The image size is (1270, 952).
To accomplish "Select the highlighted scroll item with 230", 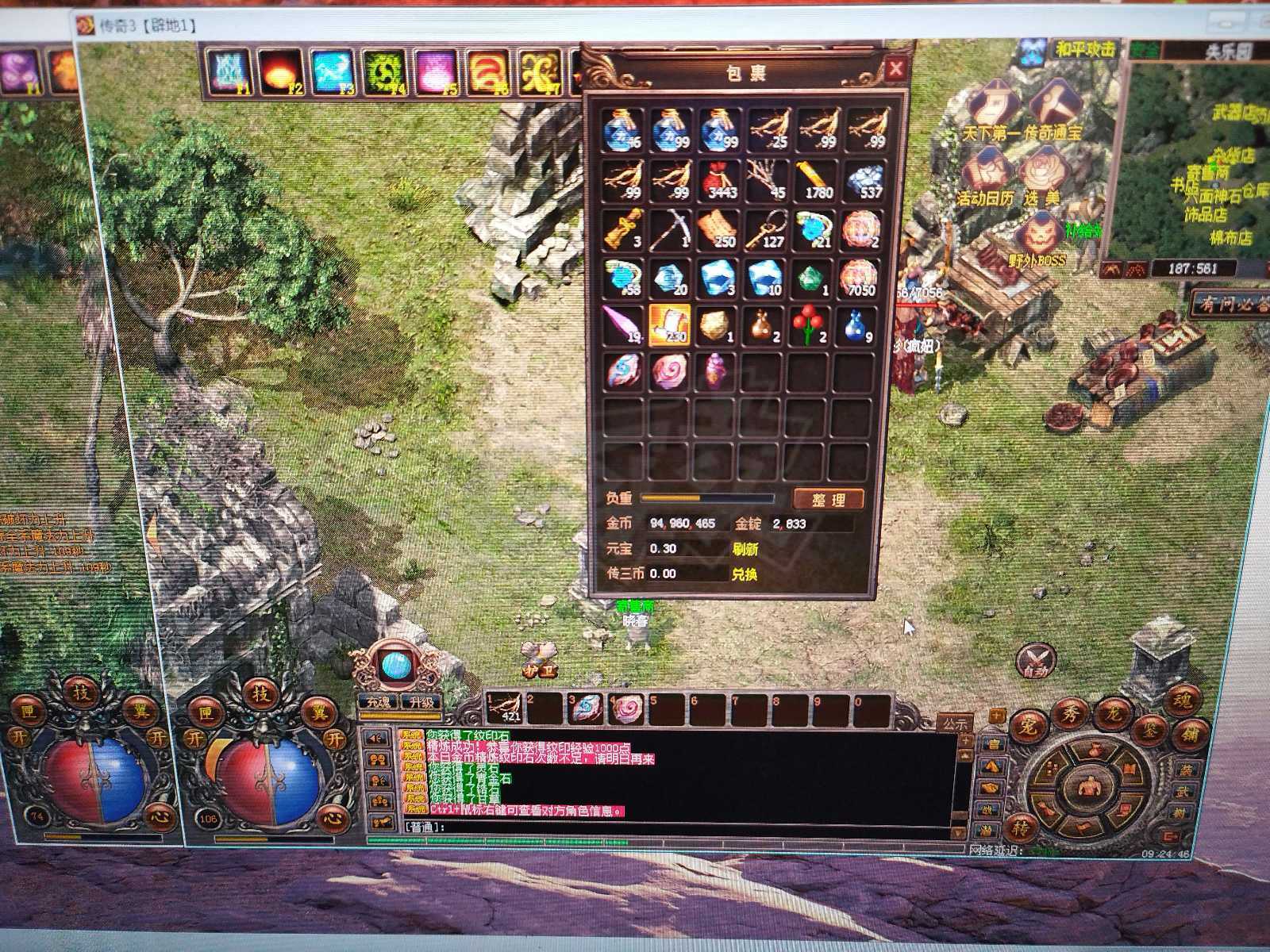I will (669, 325).
